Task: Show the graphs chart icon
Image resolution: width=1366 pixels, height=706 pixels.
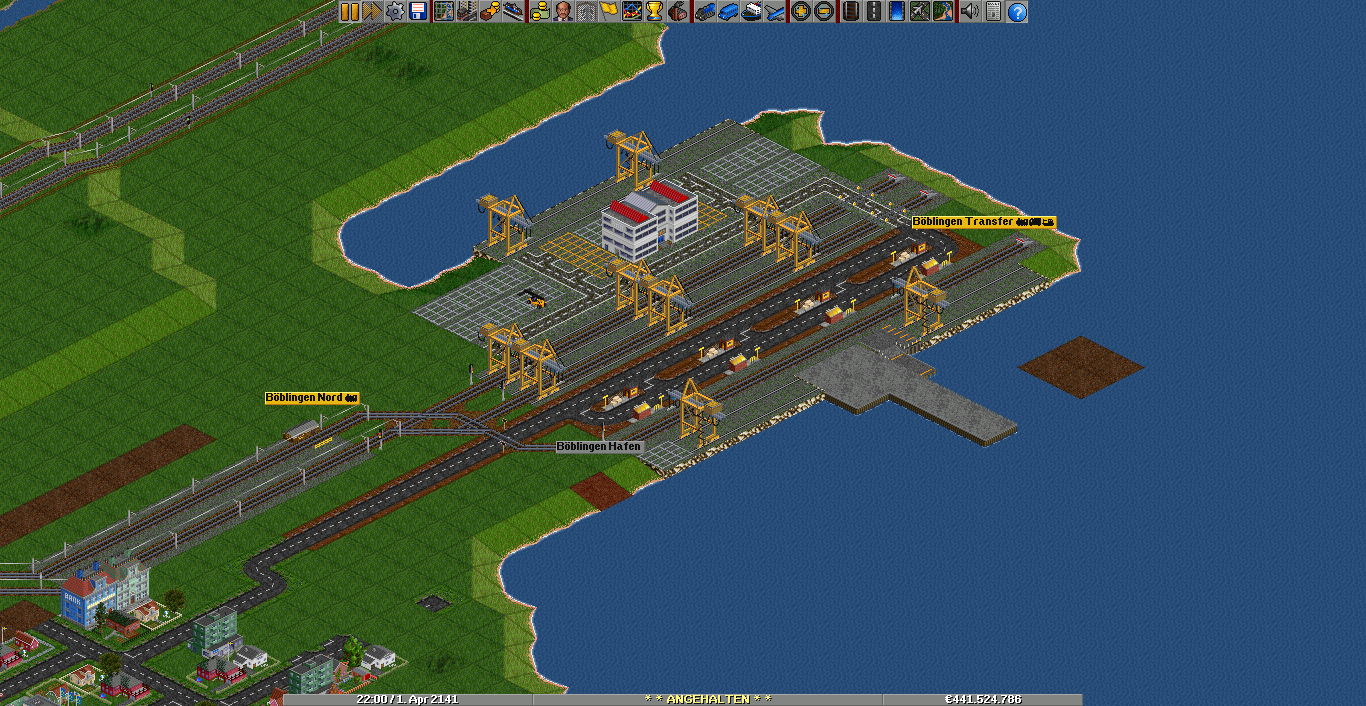Action: (632, 12)
